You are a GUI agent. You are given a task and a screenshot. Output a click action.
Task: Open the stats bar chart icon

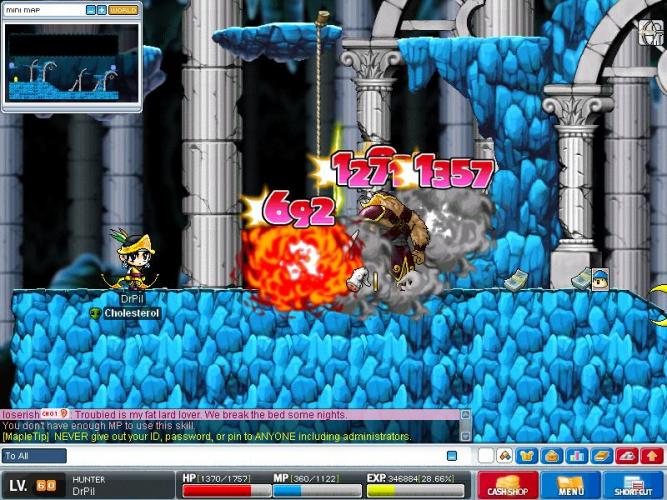[575, 456]
